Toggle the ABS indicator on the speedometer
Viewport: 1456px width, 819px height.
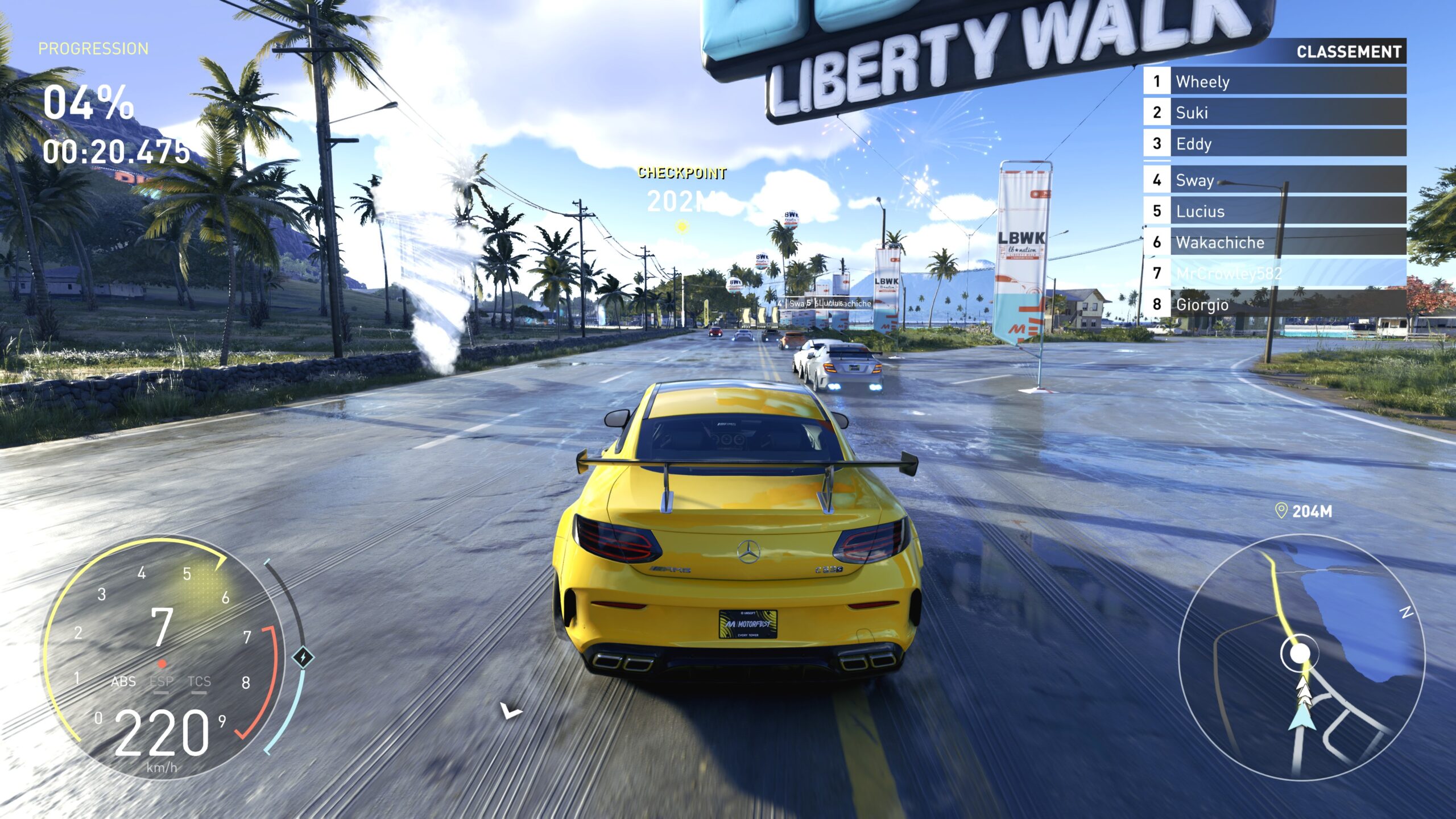(x=123, y=681)
